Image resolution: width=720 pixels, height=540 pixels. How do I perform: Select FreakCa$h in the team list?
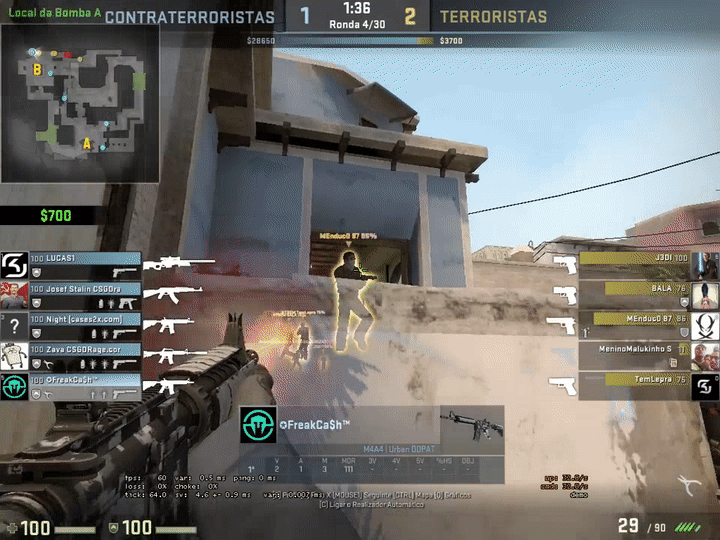[x=85, y=386]
